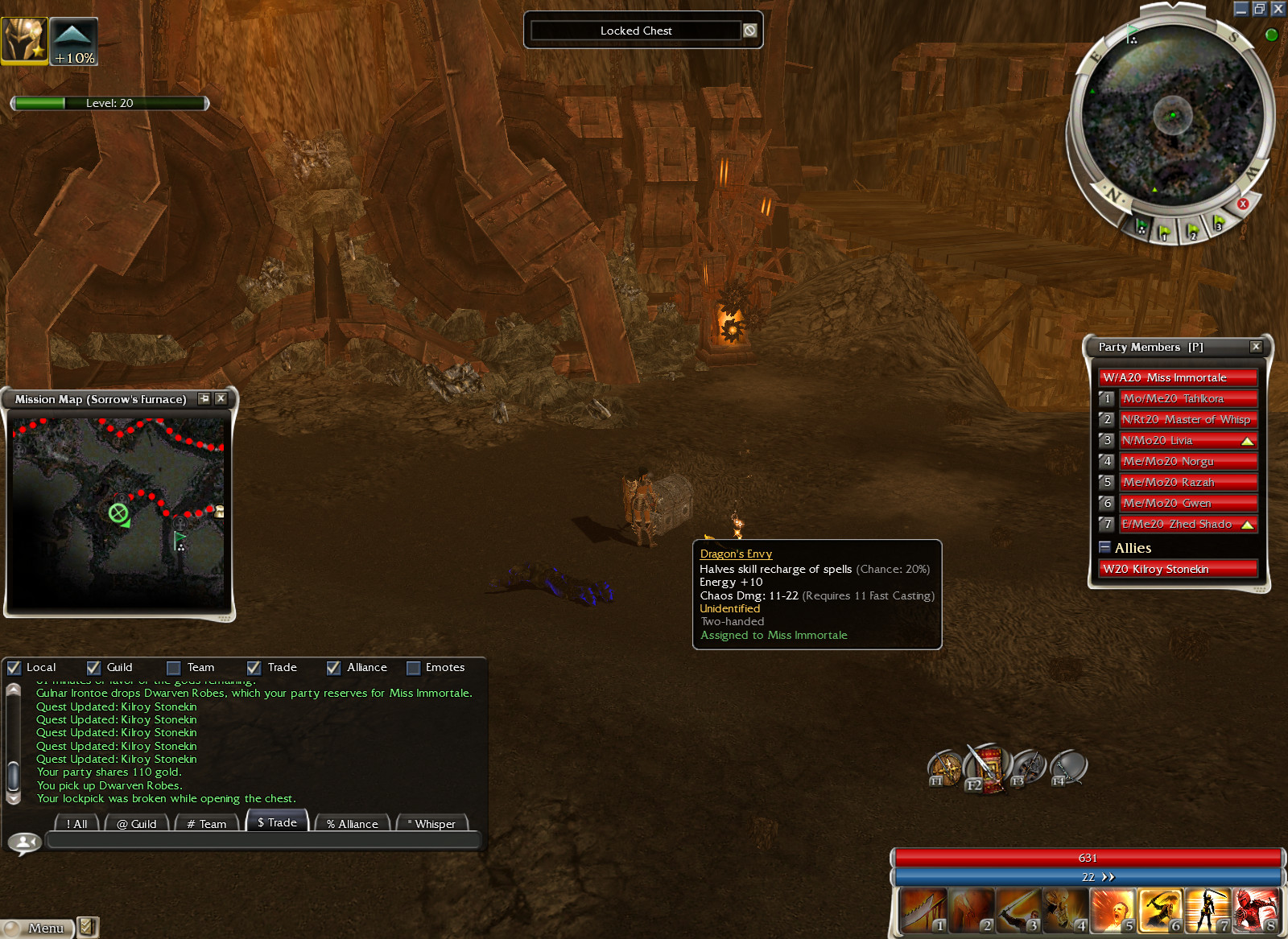Enable the Emotes chat filter
This screenshot has height=939, width=1288.
(x=414, y=668)
